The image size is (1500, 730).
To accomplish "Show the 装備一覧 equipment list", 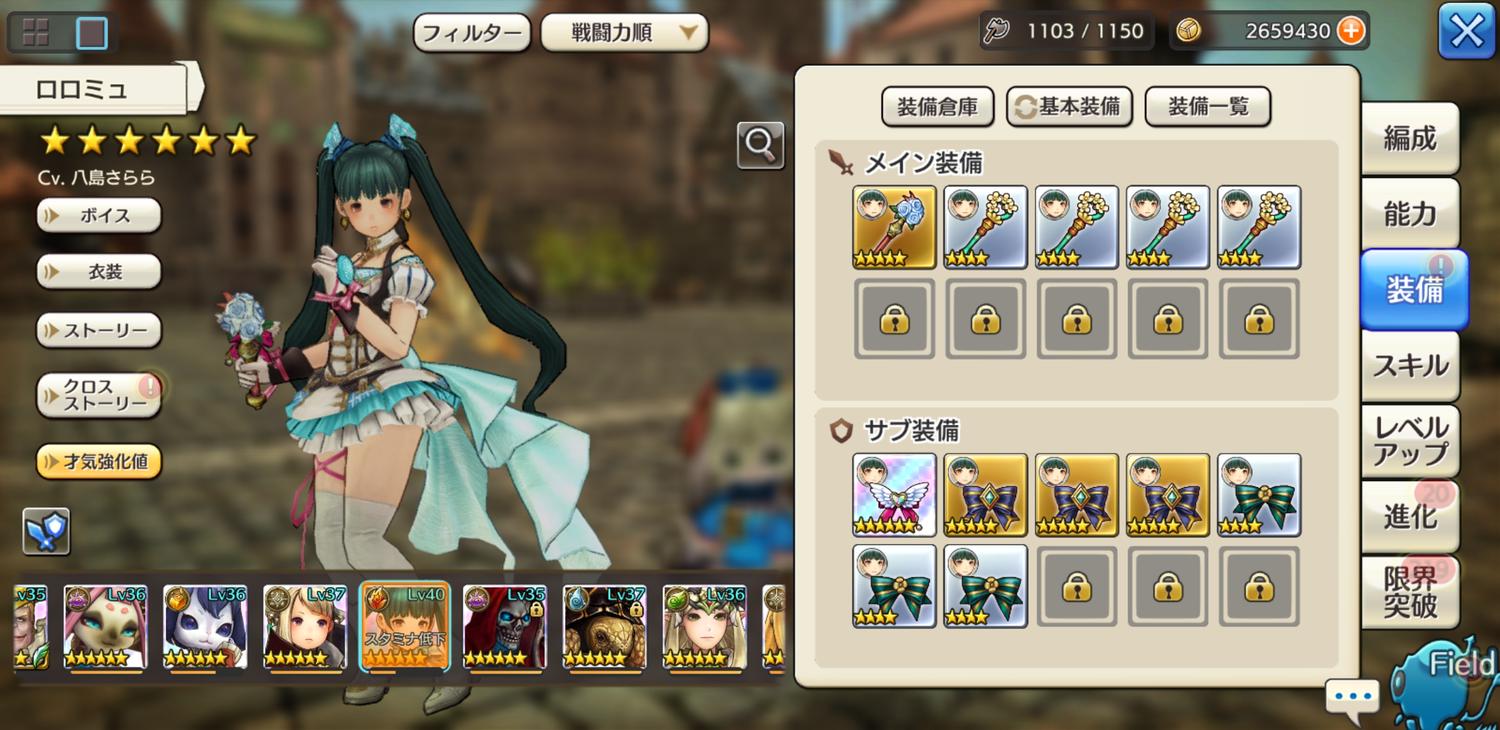I will (x=1207, y=107).
